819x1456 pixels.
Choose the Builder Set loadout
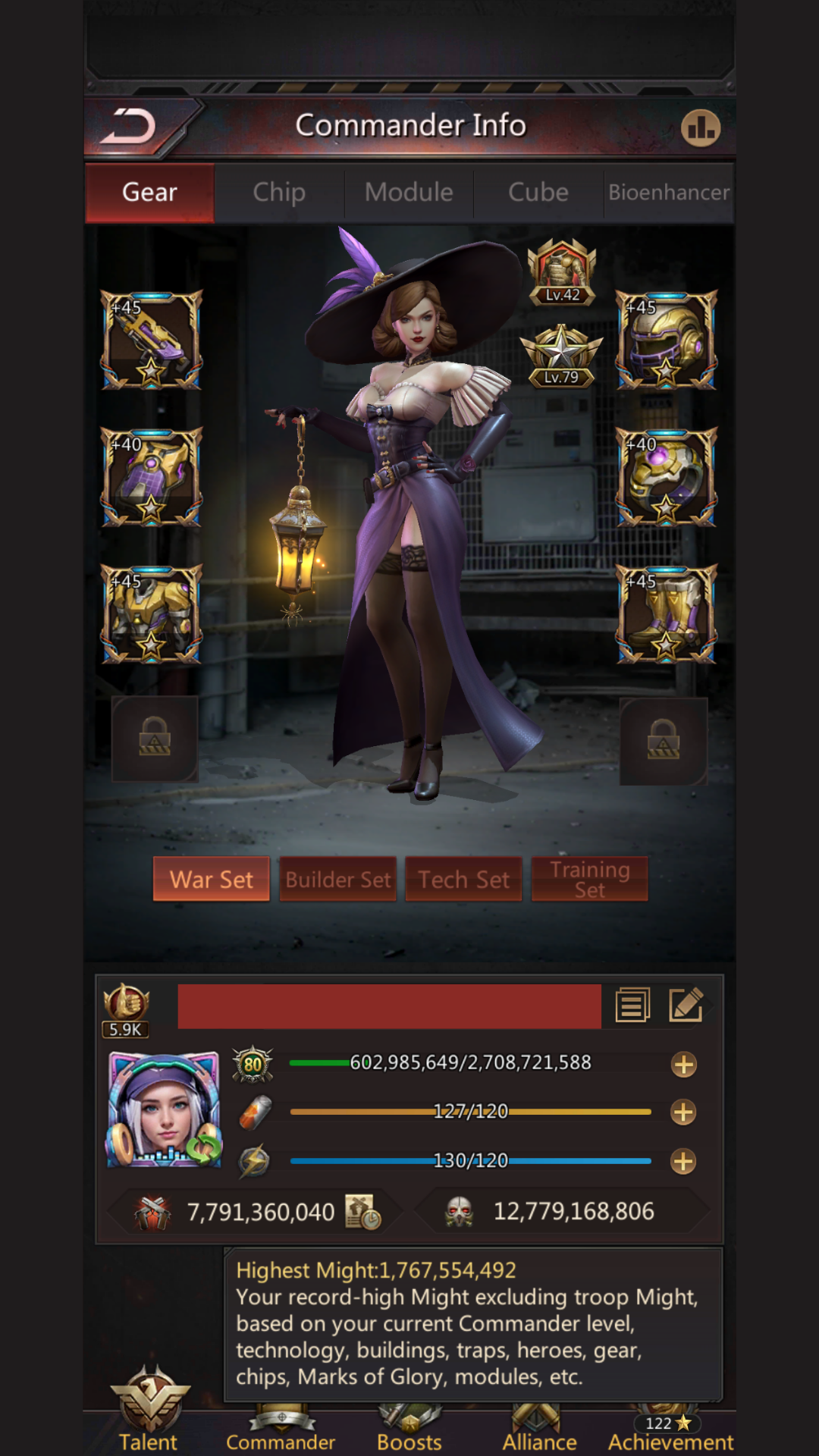click(x=338, y=880)
